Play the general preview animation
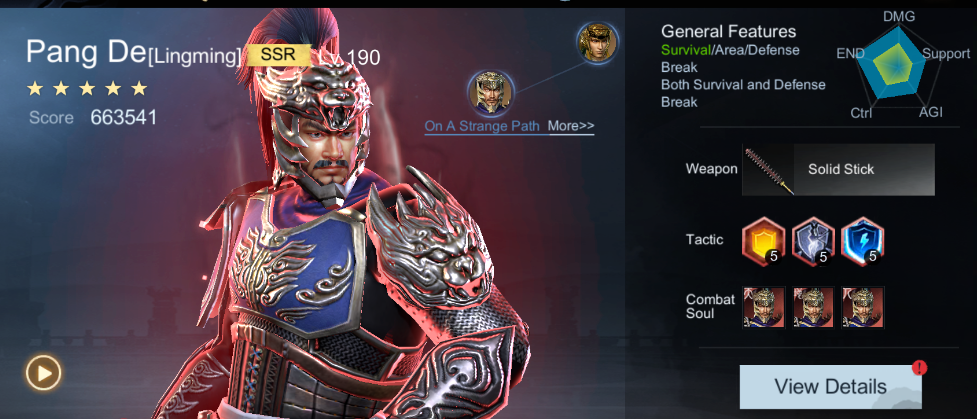This screenshot has height=419, width=977. [x=44, y=373]
